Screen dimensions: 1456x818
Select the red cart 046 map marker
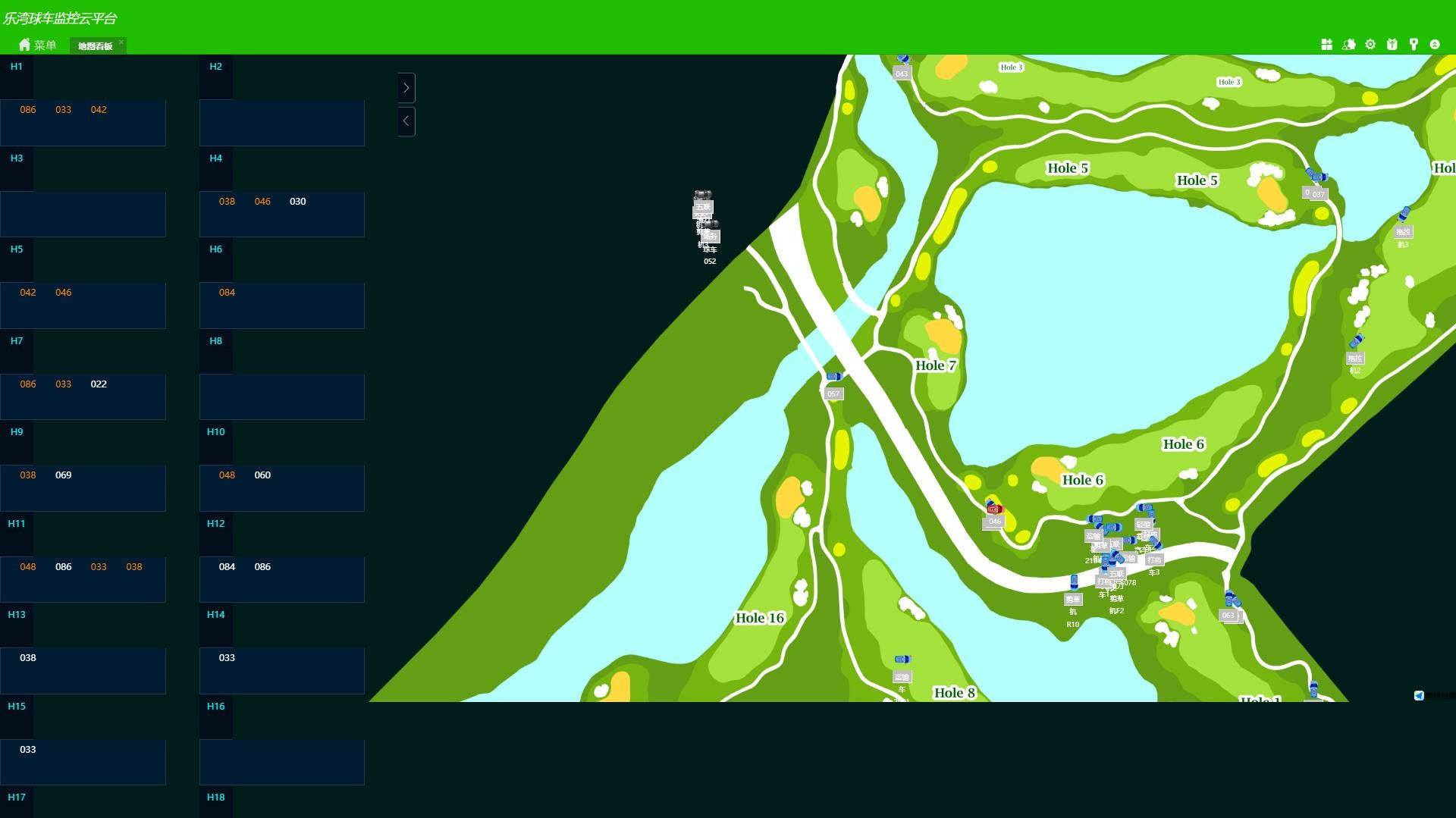(x=994, y=509)
